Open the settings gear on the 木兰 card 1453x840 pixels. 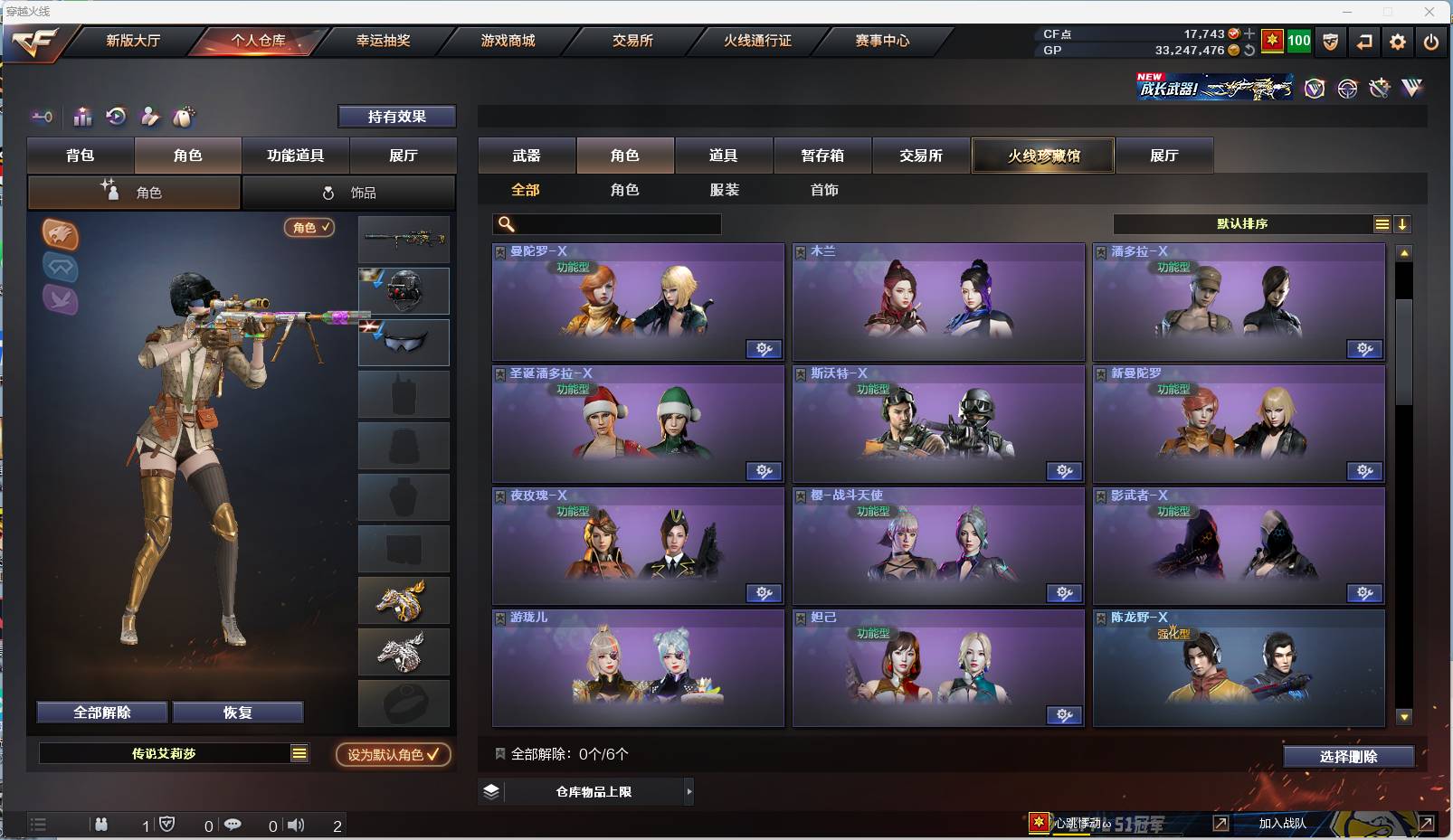[x=1065, y=349]
